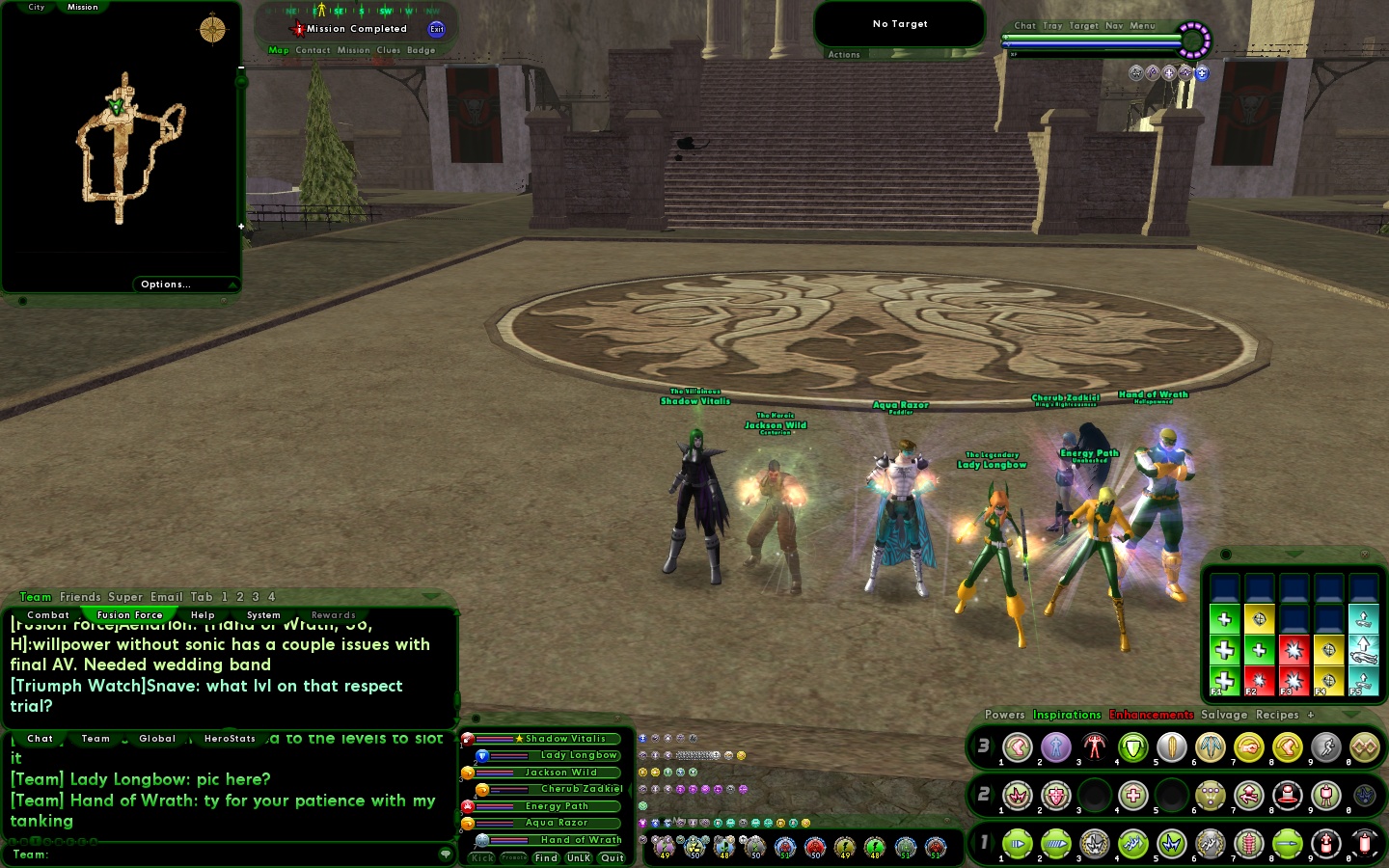Switch to the HeroStats chat tab
The image size is (1389, 868).
(x=230, y=739)
